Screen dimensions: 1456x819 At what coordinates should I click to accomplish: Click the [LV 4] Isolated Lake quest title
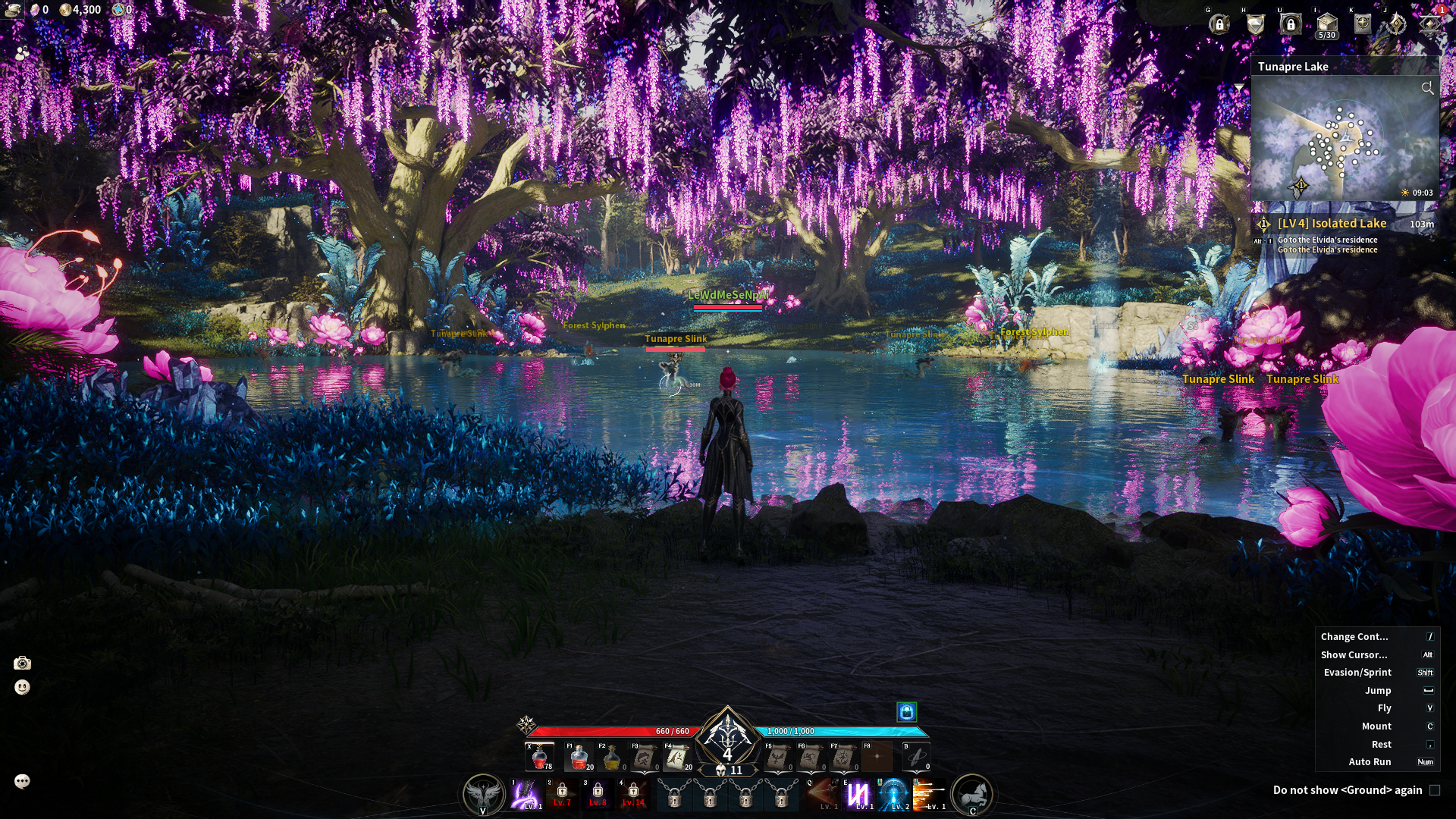[x=1332, y=224]
